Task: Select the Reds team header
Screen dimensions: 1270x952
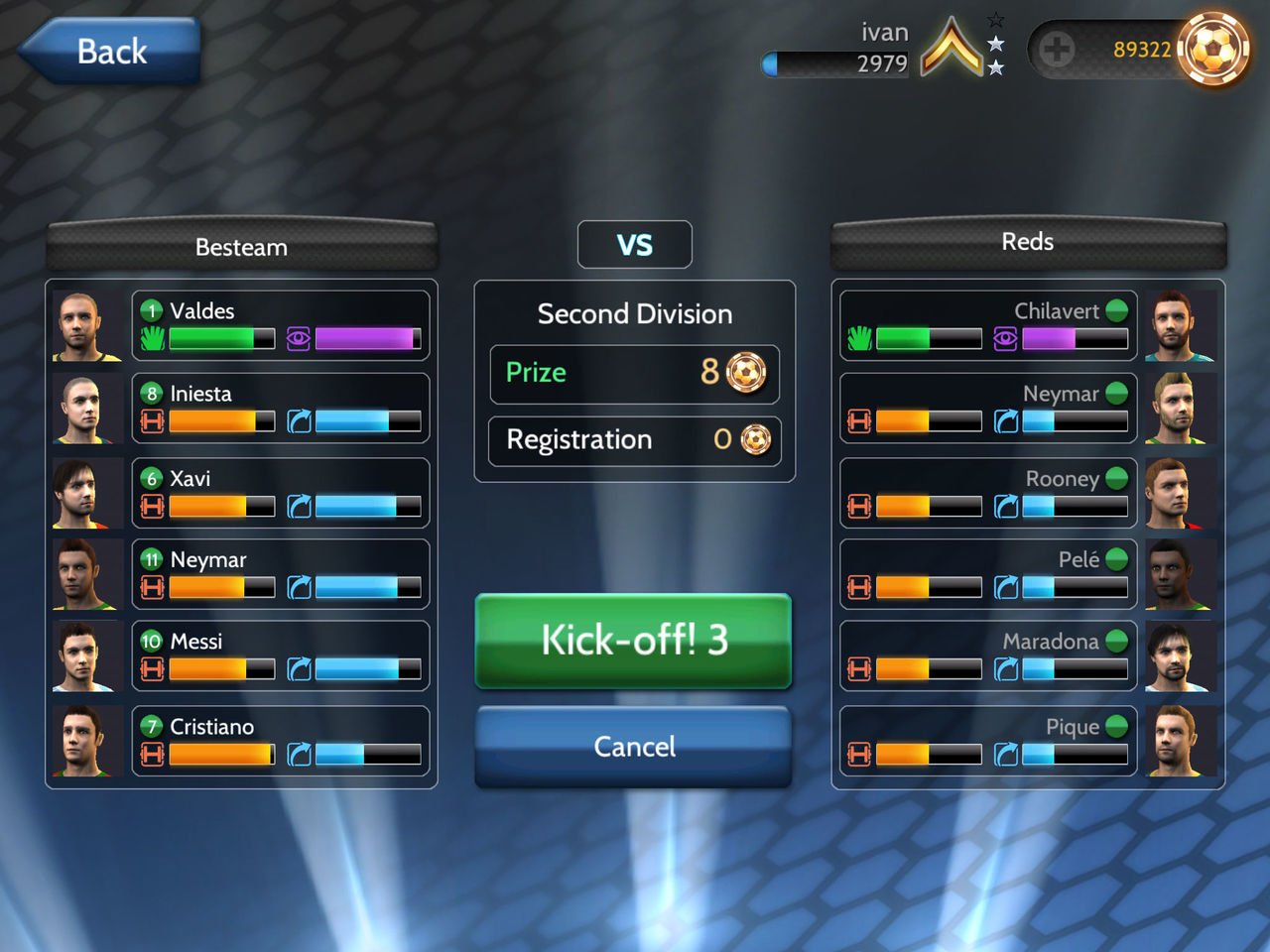Action: (x=1028, y=241)
